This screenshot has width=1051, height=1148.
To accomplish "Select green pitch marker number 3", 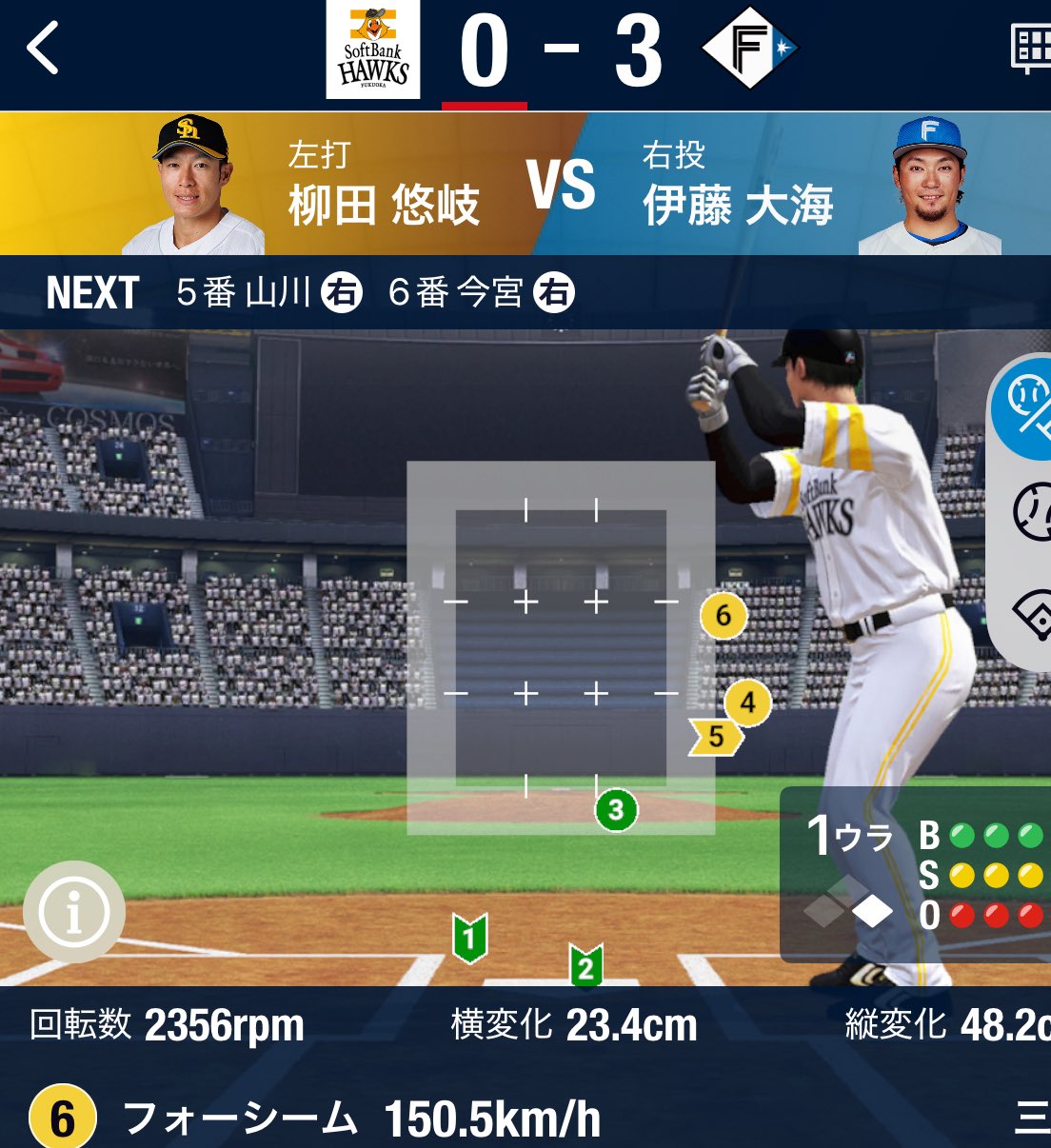I will [616, 810].
